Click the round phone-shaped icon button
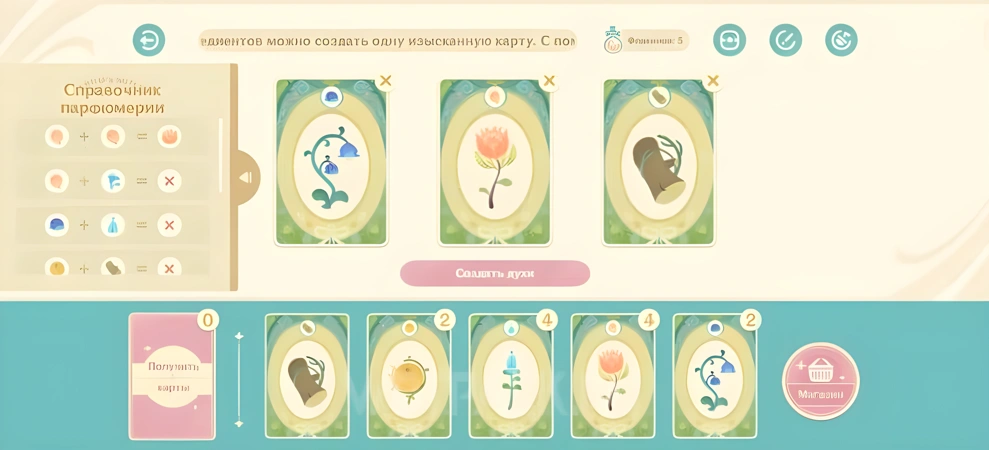This screenshot has height=450, width=989. tap(729, 40)
